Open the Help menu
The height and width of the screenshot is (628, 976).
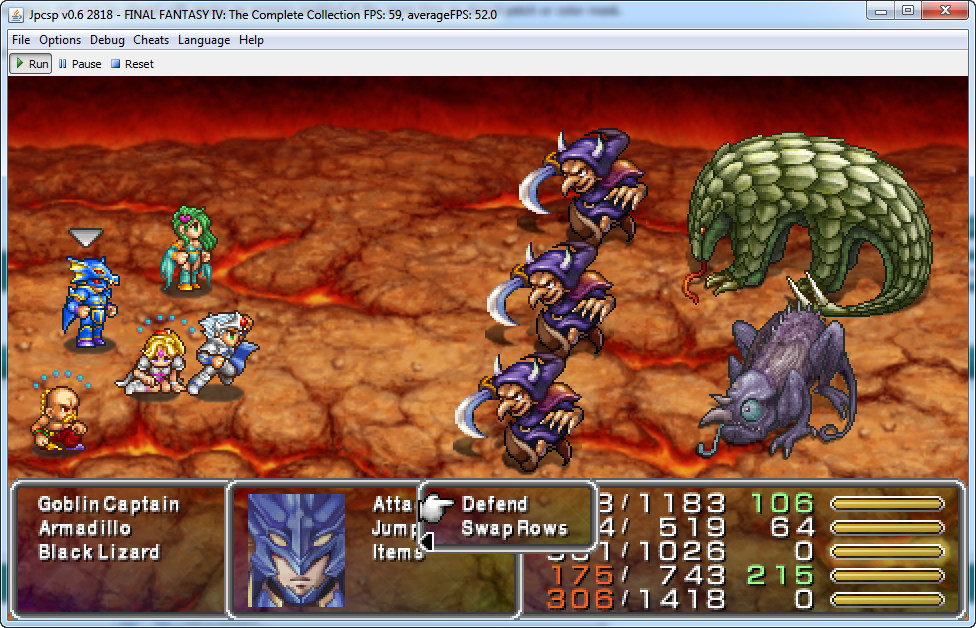coord(252,40)
